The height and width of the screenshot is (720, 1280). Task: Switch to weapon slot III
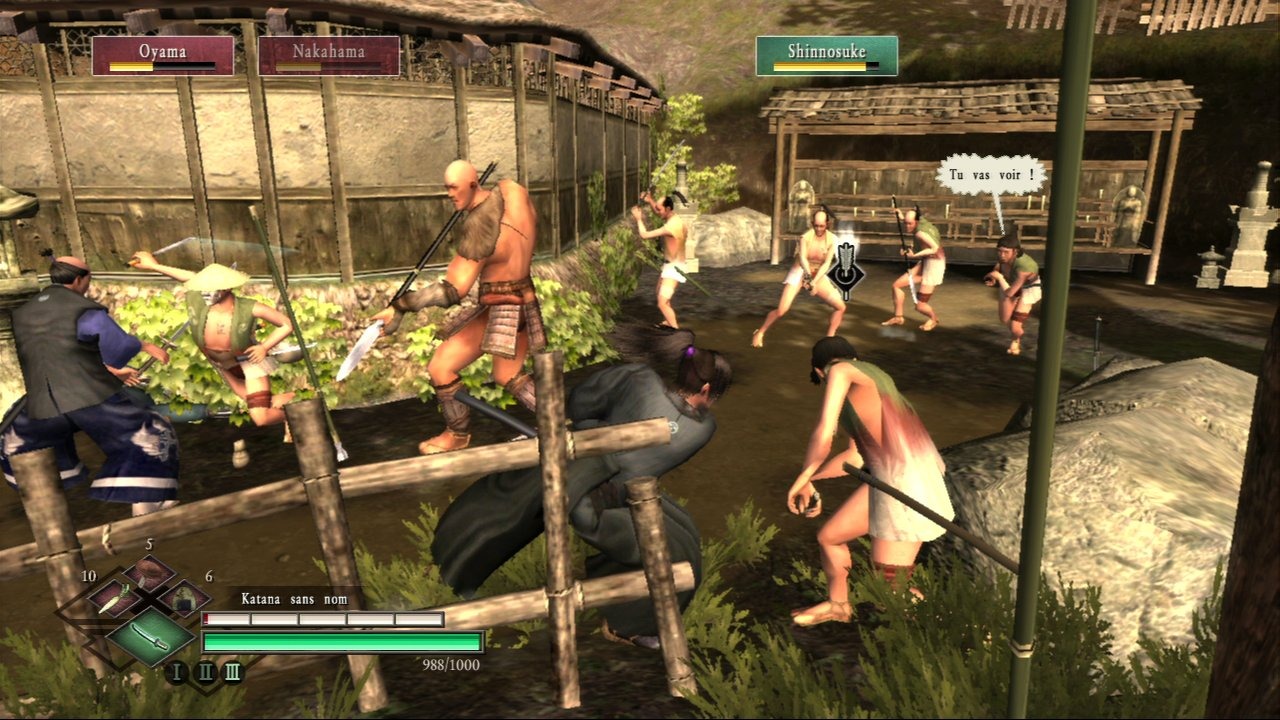[x=232, y=671]
